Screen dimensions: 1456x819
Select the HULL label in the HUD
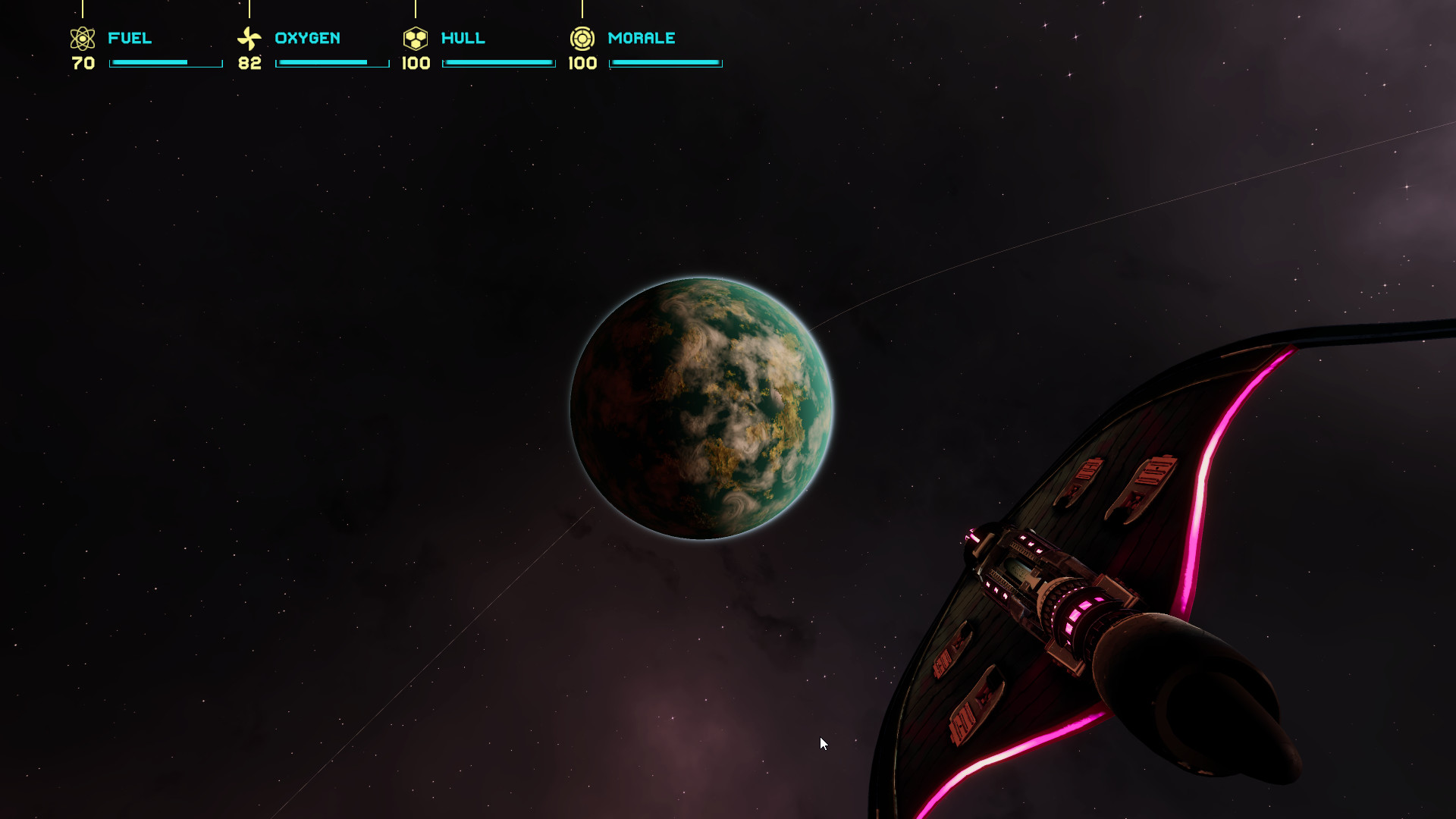[463, 38]
